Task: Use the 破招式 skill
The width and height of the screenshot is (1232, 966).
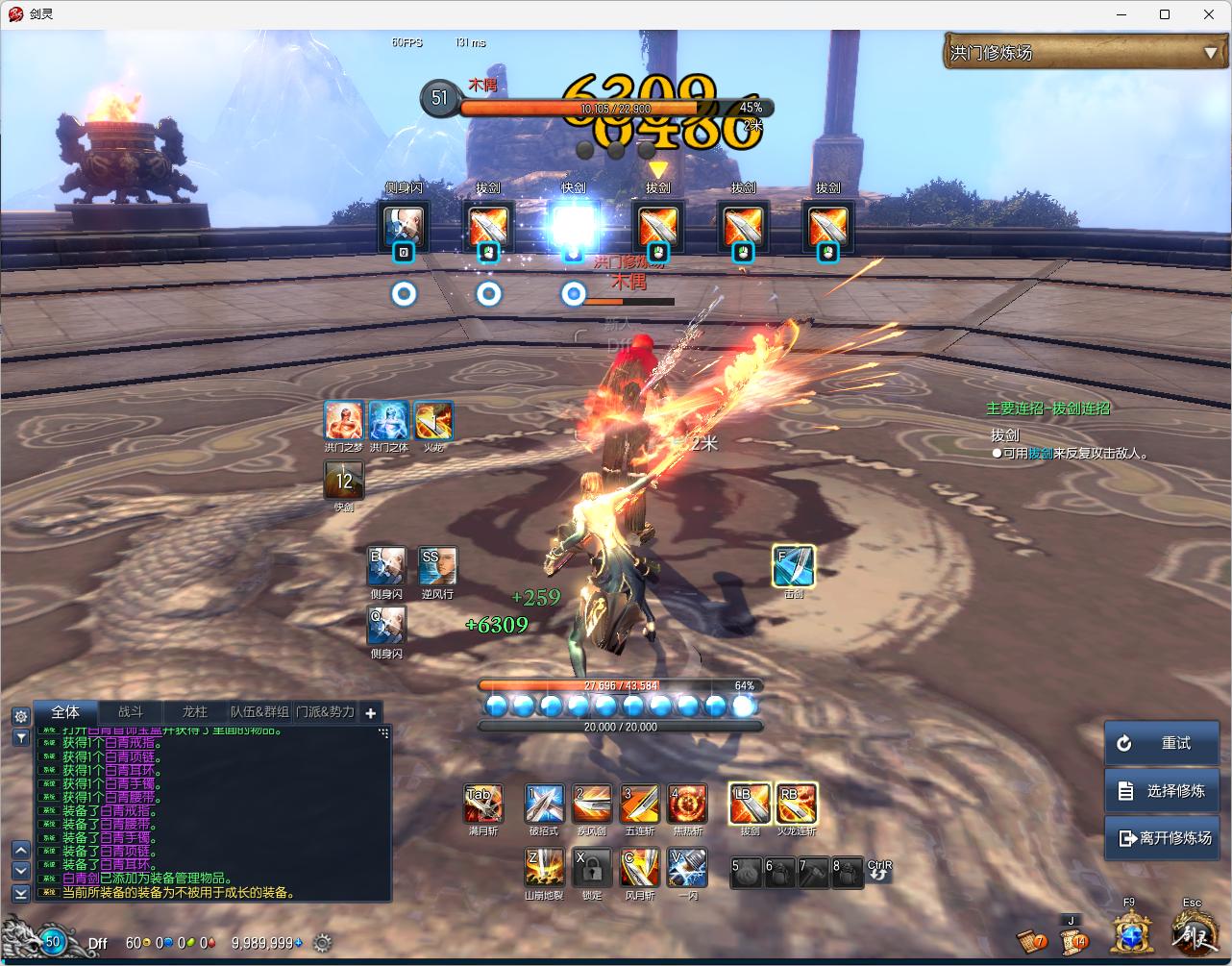Action: point(544,804)
